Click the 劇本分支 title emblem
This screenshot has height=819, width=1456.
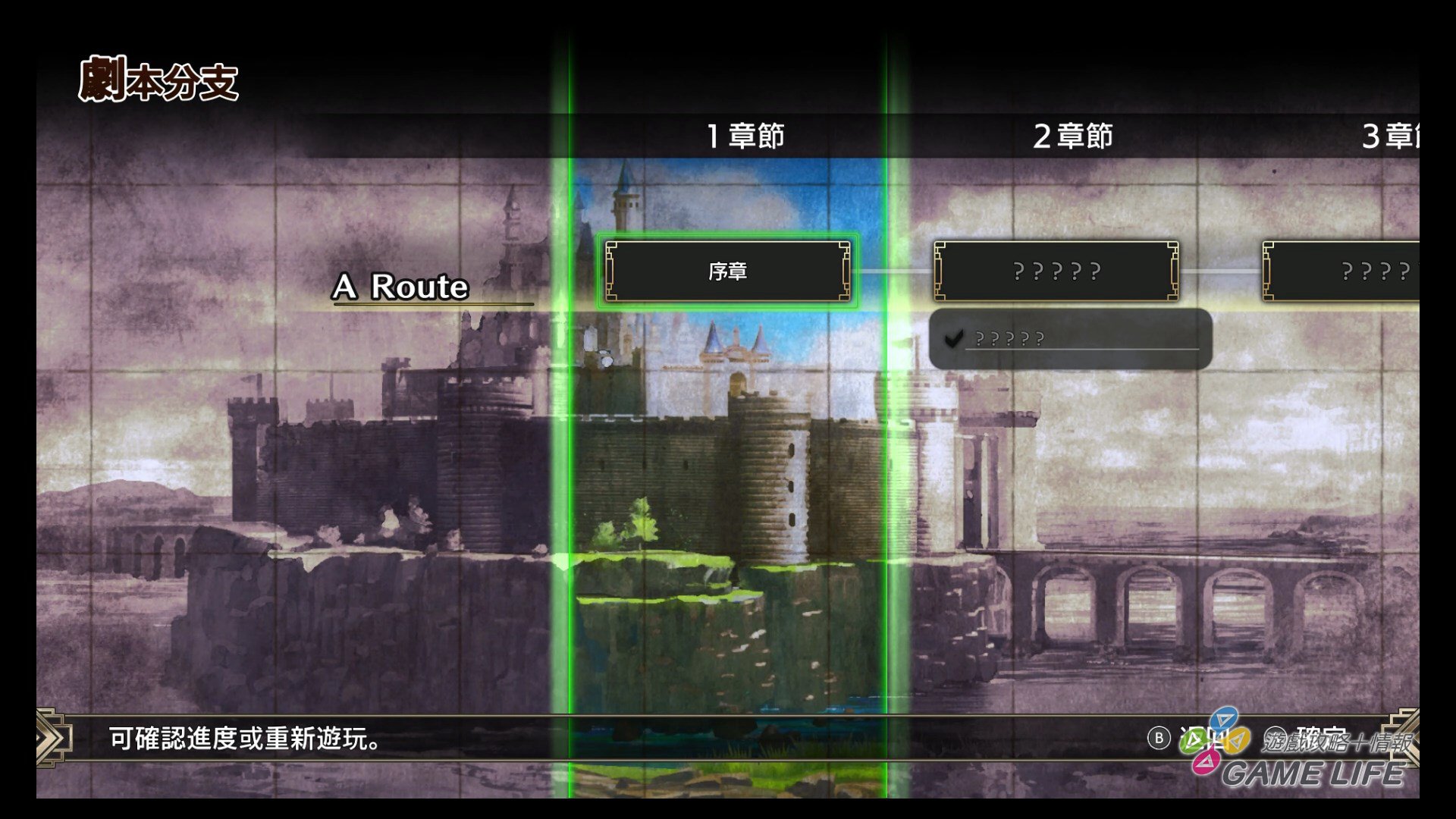pyautogui.click(x=159, y=78)
